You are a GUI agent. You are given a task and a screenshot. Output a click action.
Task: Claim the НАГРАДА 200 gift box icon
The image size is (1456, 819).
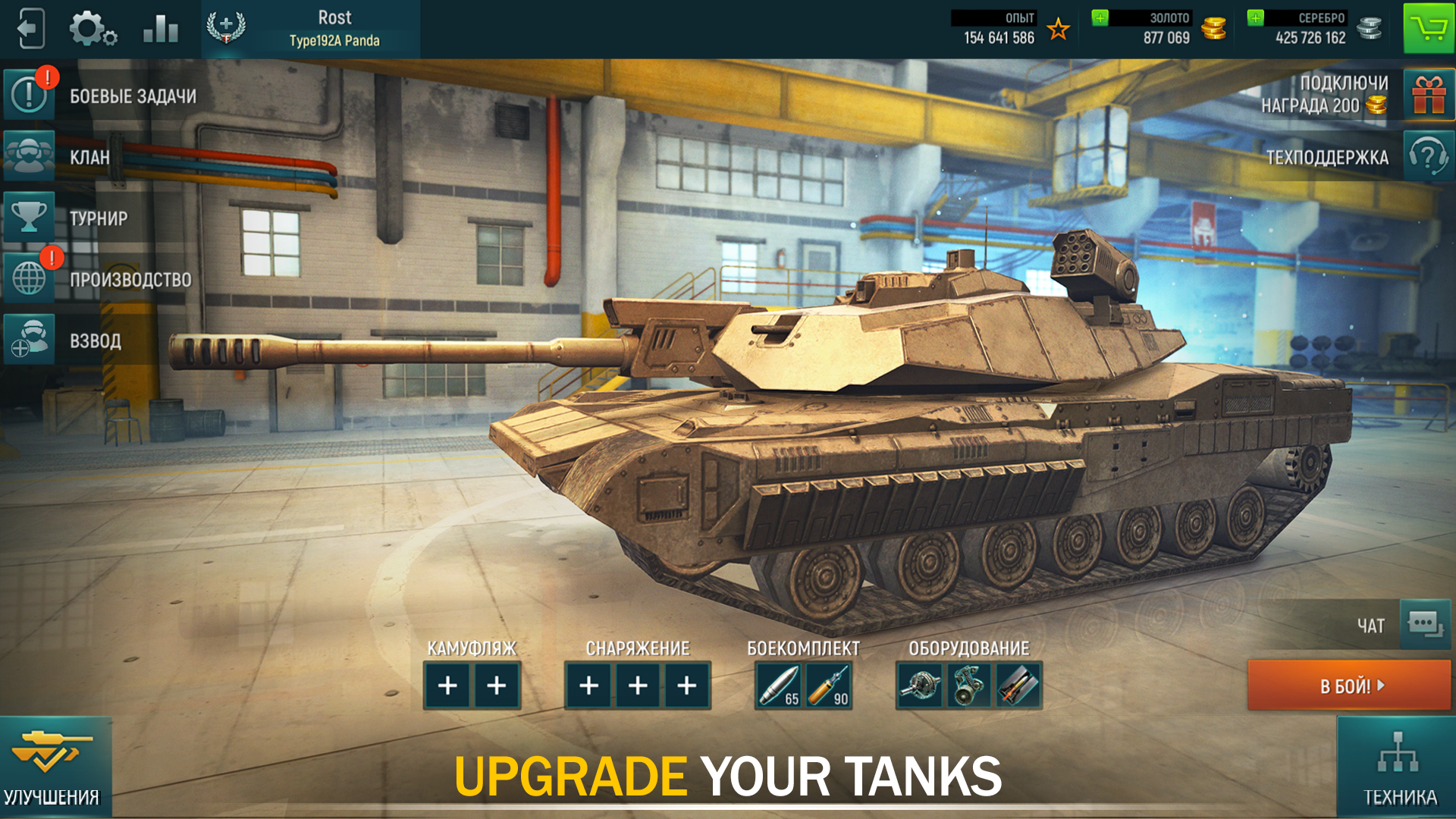[1429, 95]
